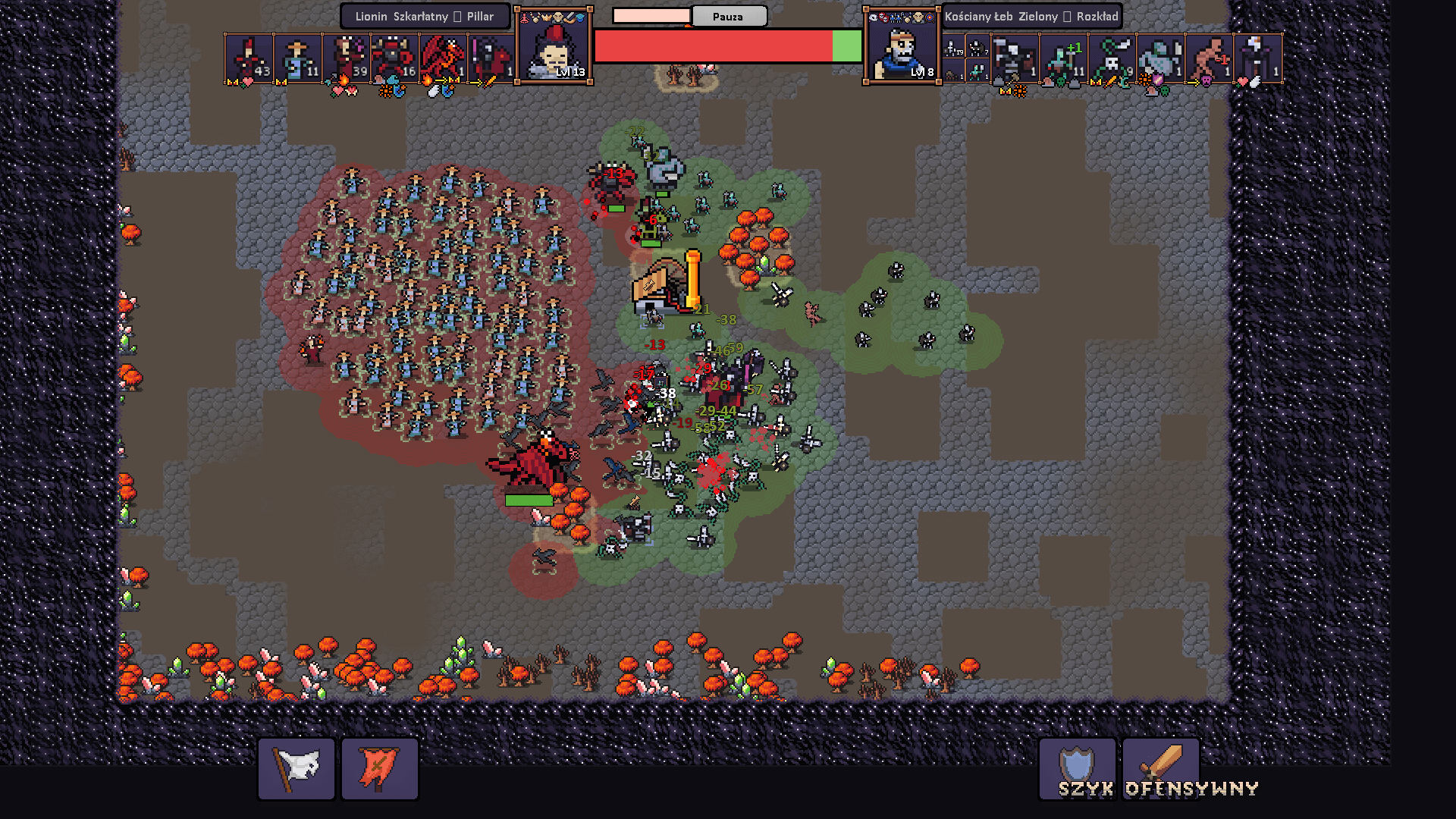Open the Lionin hero portrait, level 13
The width and height of the screenshot is (1456, 819).
554,46
